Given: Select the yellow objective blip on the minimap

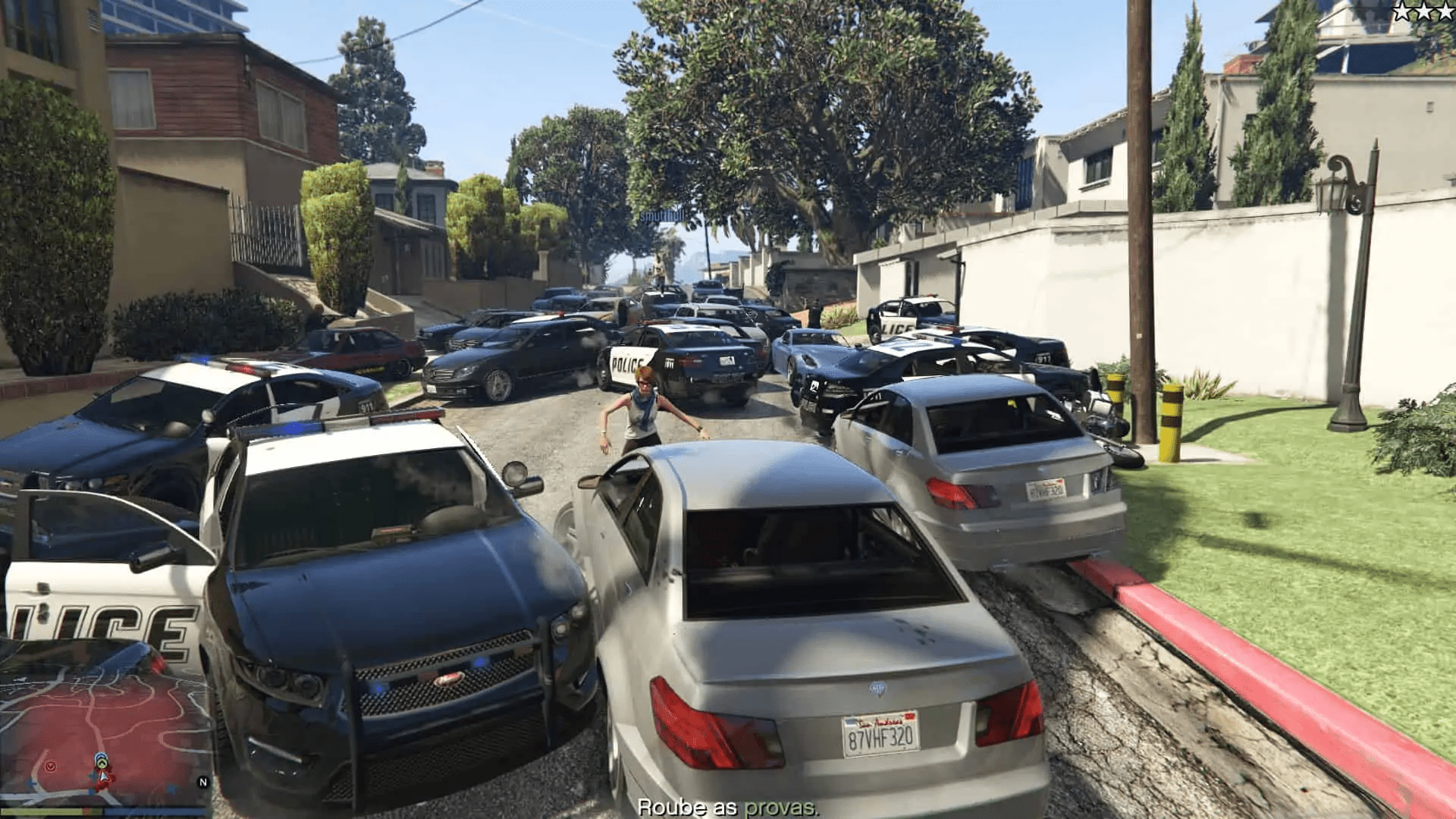Looking at the screenshot, I should [x=102, y=762].
